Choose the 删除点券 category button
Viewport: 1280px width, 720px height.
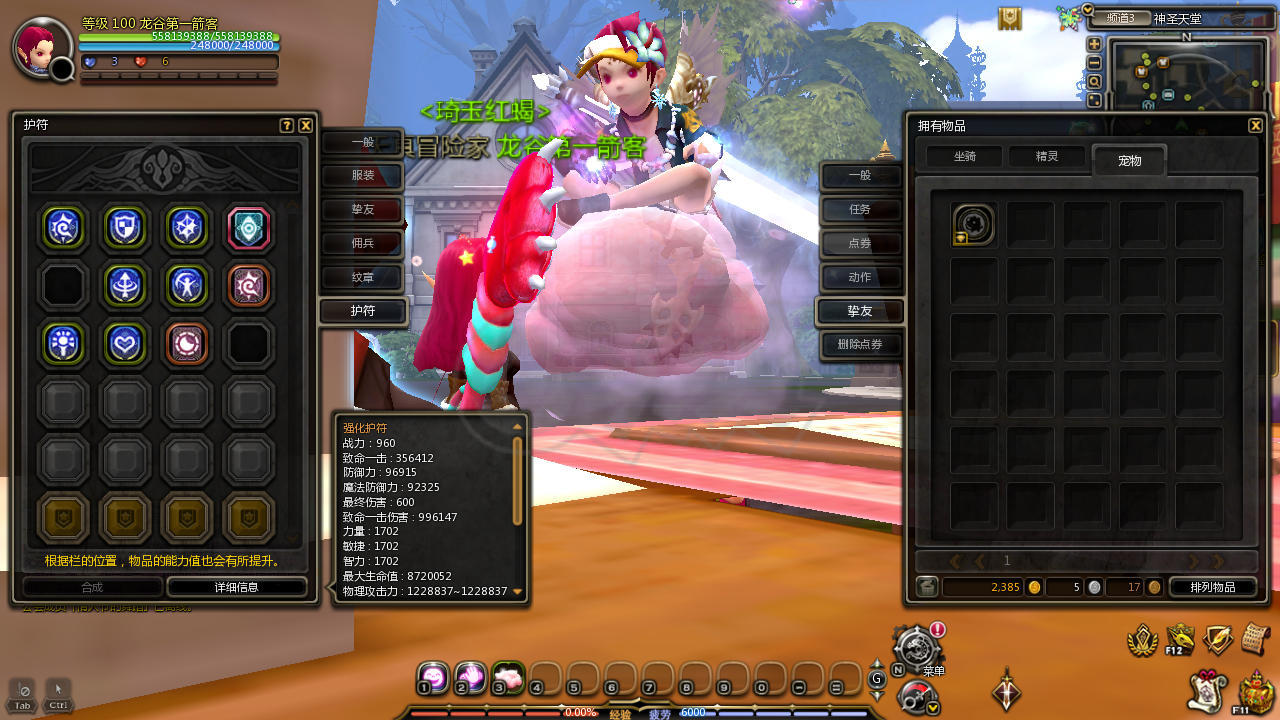(860, 345)
